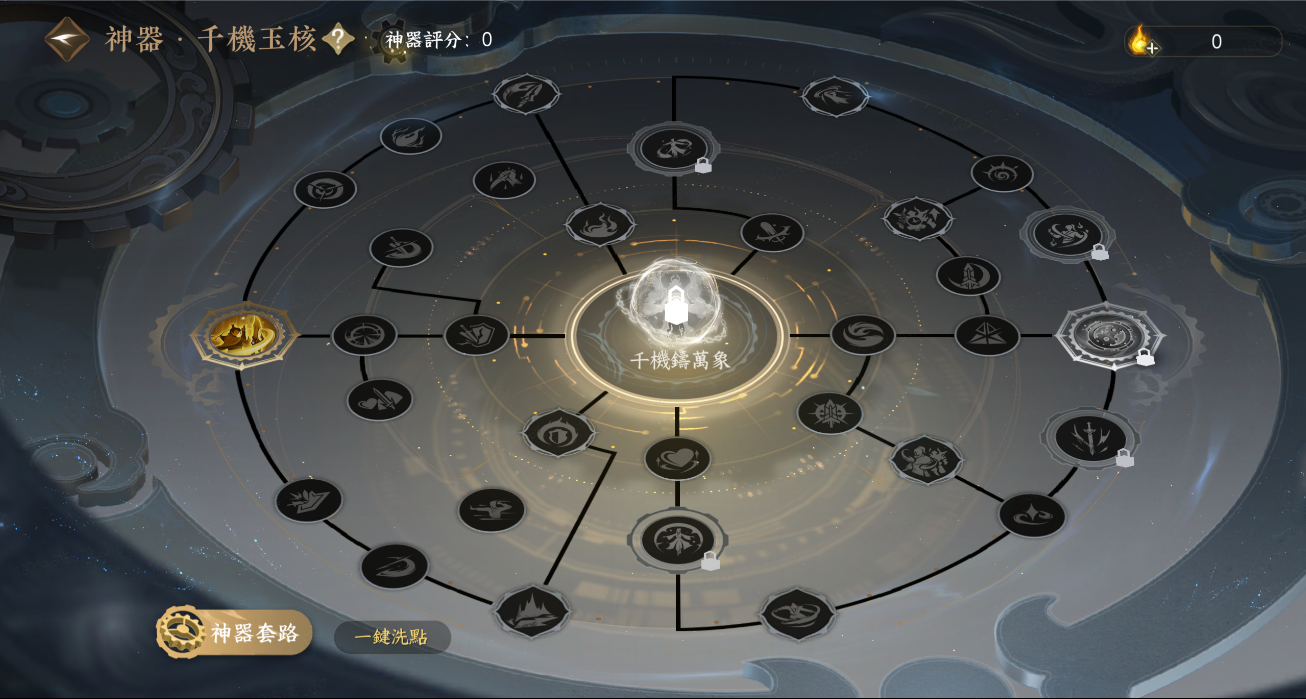Choose the four-point sparkle talent node

1032,515
